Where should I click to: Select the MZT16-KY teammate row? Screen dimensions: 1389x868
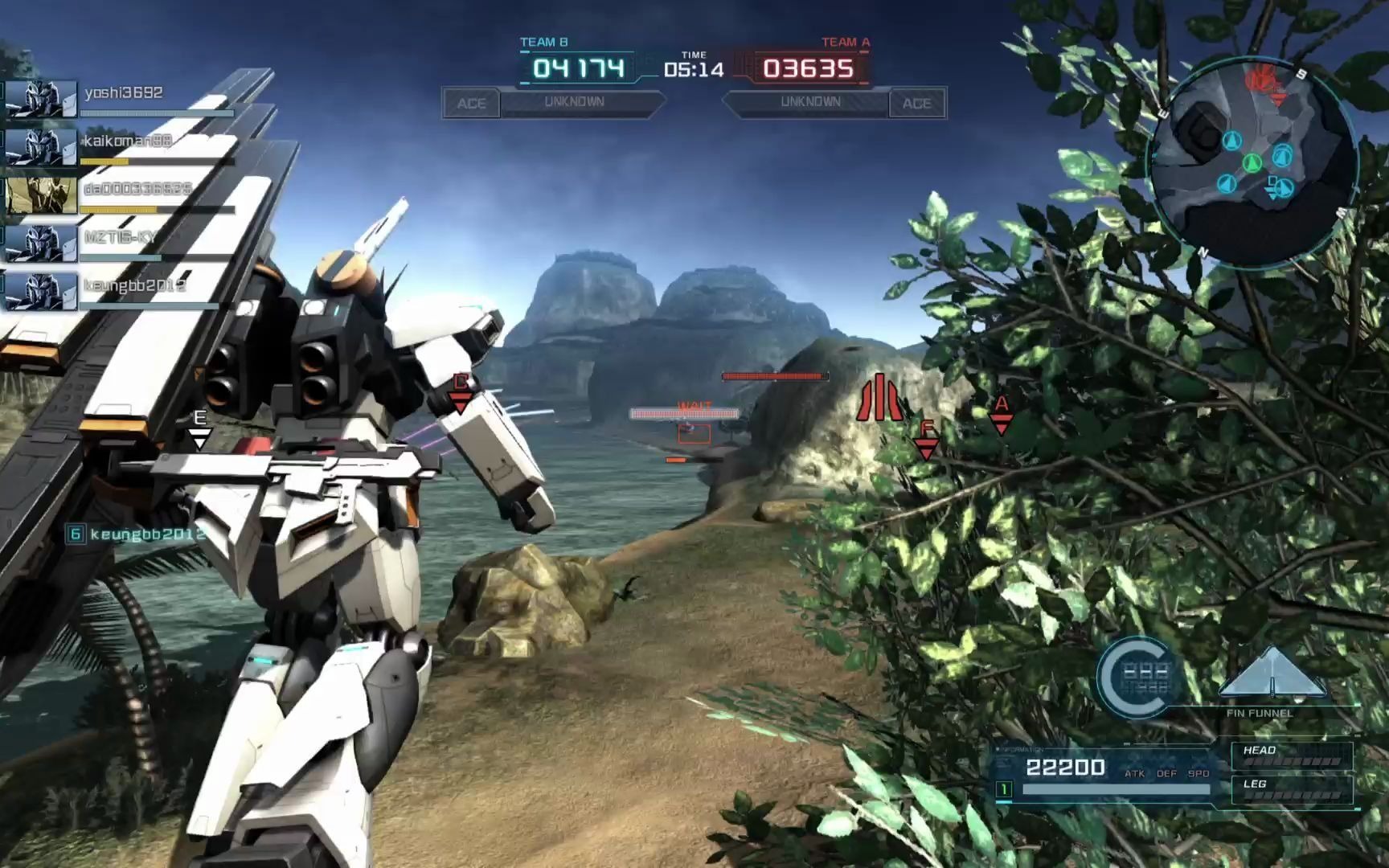pos(121,243)
